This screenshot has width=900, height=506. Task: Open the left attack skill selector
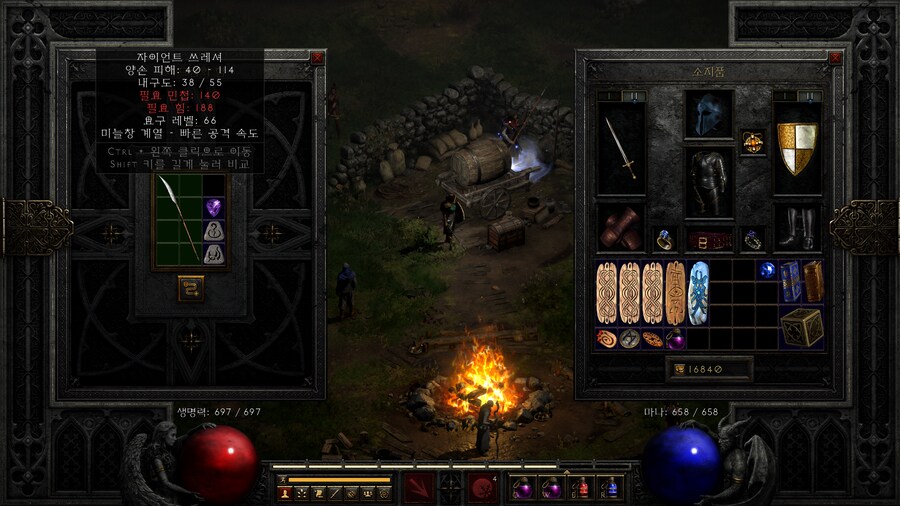pyautogui.click(x=417, y=488)
